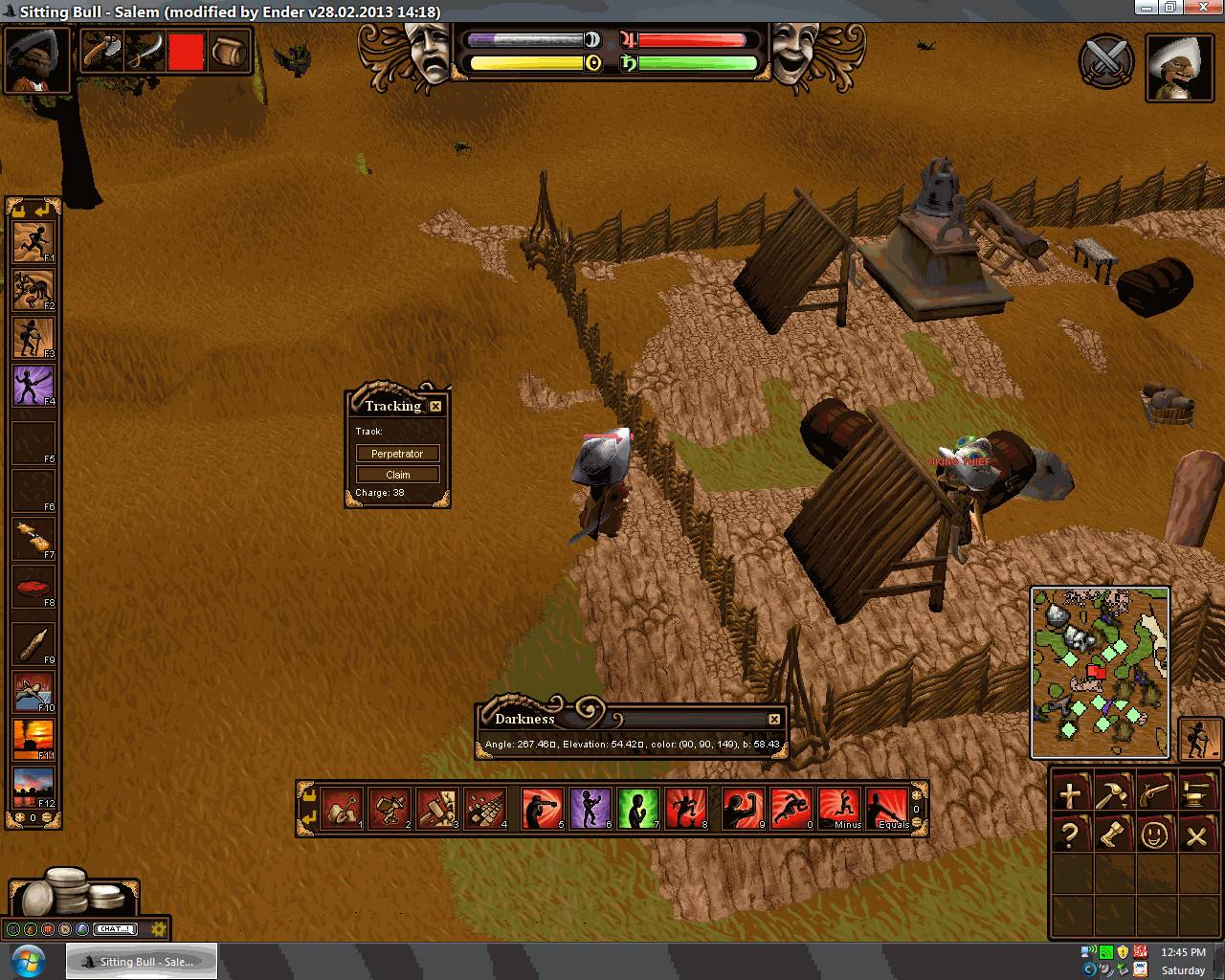Choose the Claim tracking option
Image resolution: width=1225 pixels, height=980 pixels.
[x=397, y=475]
